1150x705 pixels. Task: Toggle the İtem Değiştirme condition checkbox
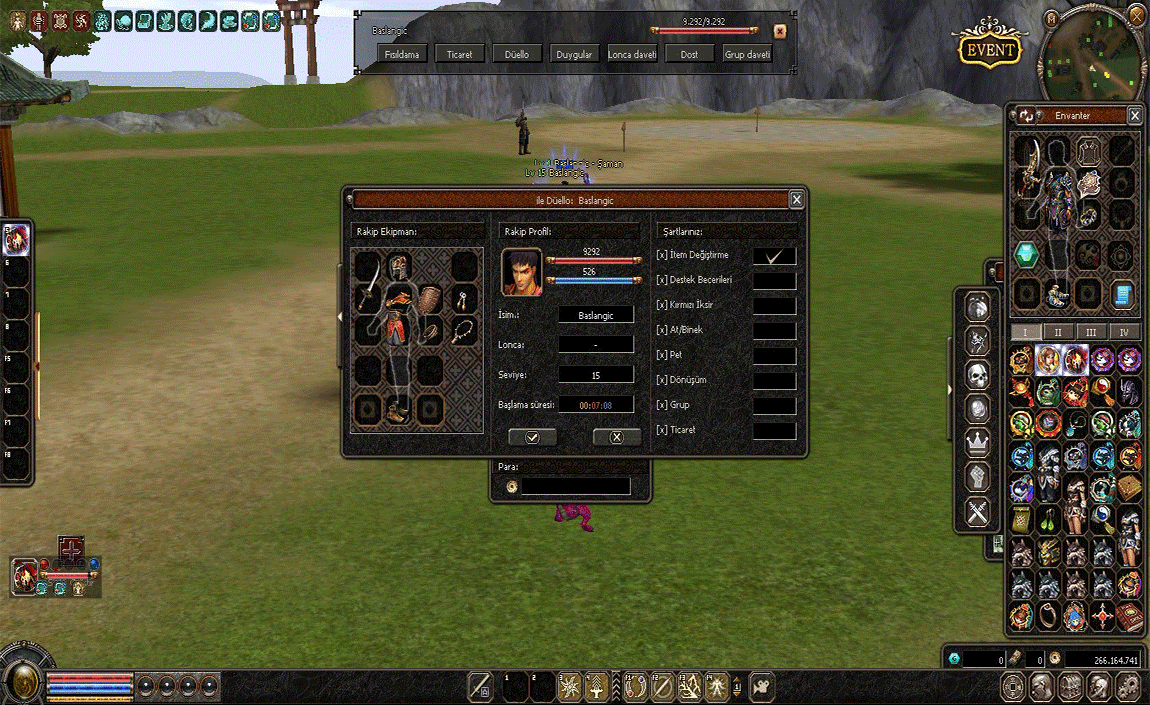[x=774, y=257]
